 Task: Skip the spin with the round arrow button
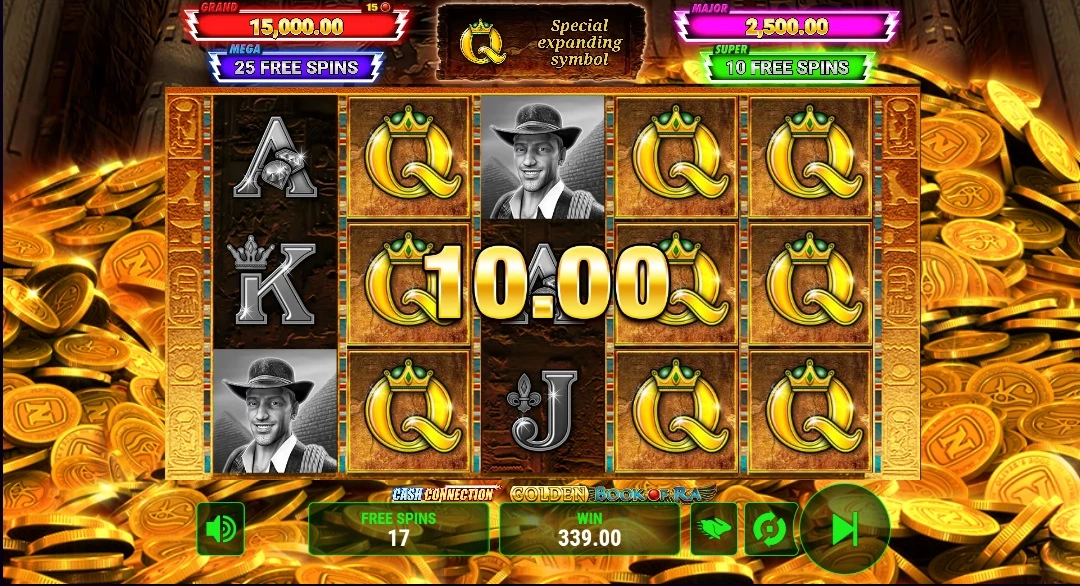tap(844, 529)
